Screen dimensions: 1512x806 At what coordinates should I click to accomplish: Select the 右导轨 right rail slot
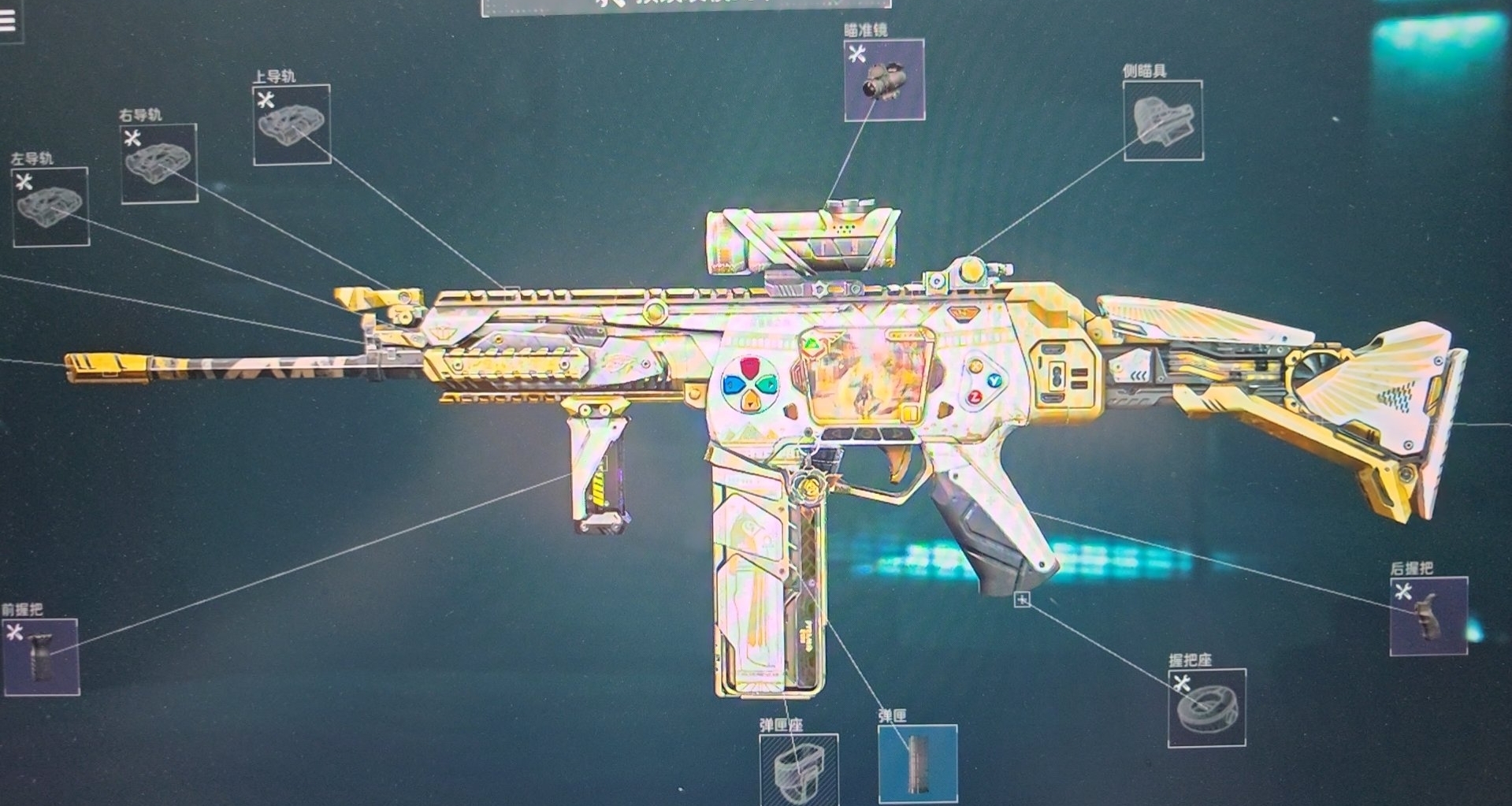pyautogui.click(x=159, y=164)
